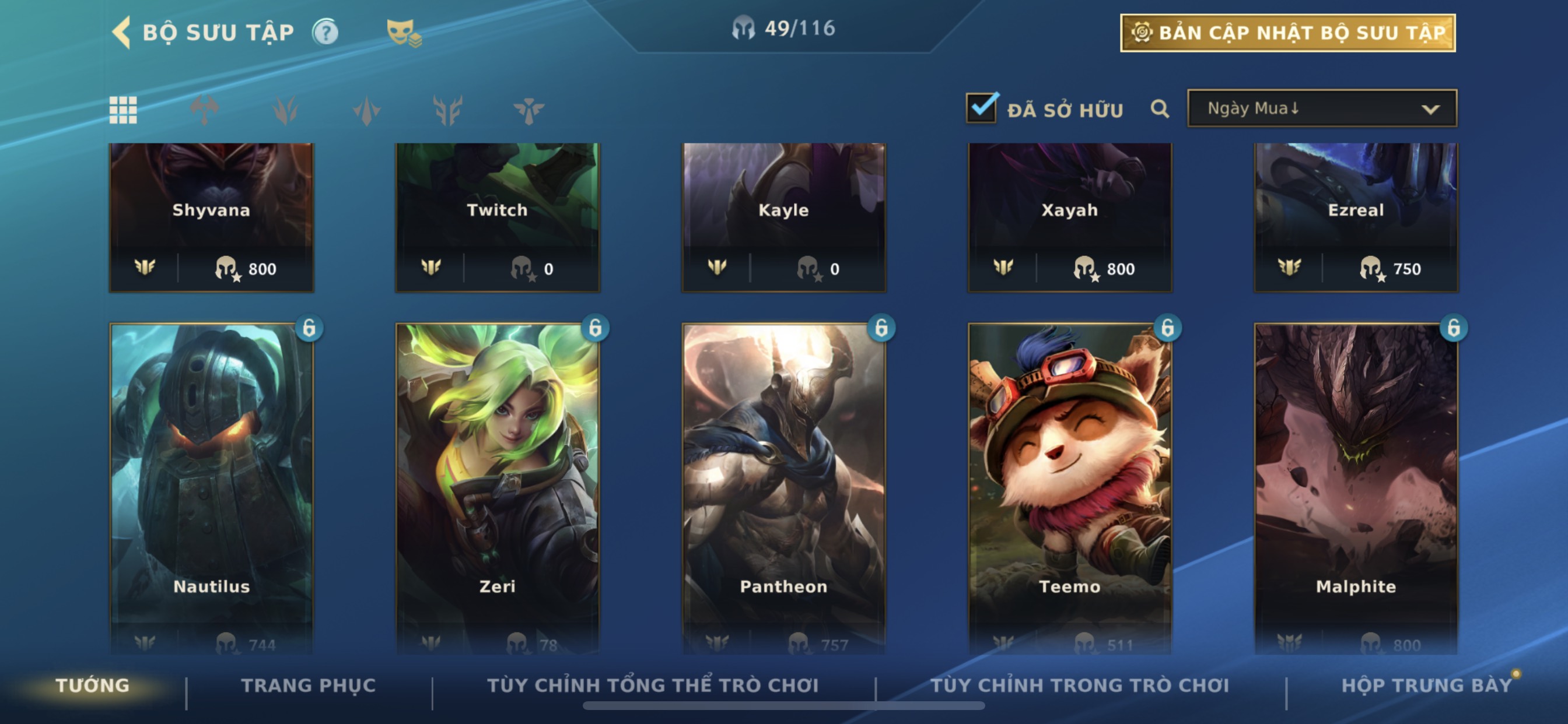Toggle the Đã Sở Hữu owned checkbox
This screenshot has height=724, width=1568.
pyautogui.click(x=981, y=109)
